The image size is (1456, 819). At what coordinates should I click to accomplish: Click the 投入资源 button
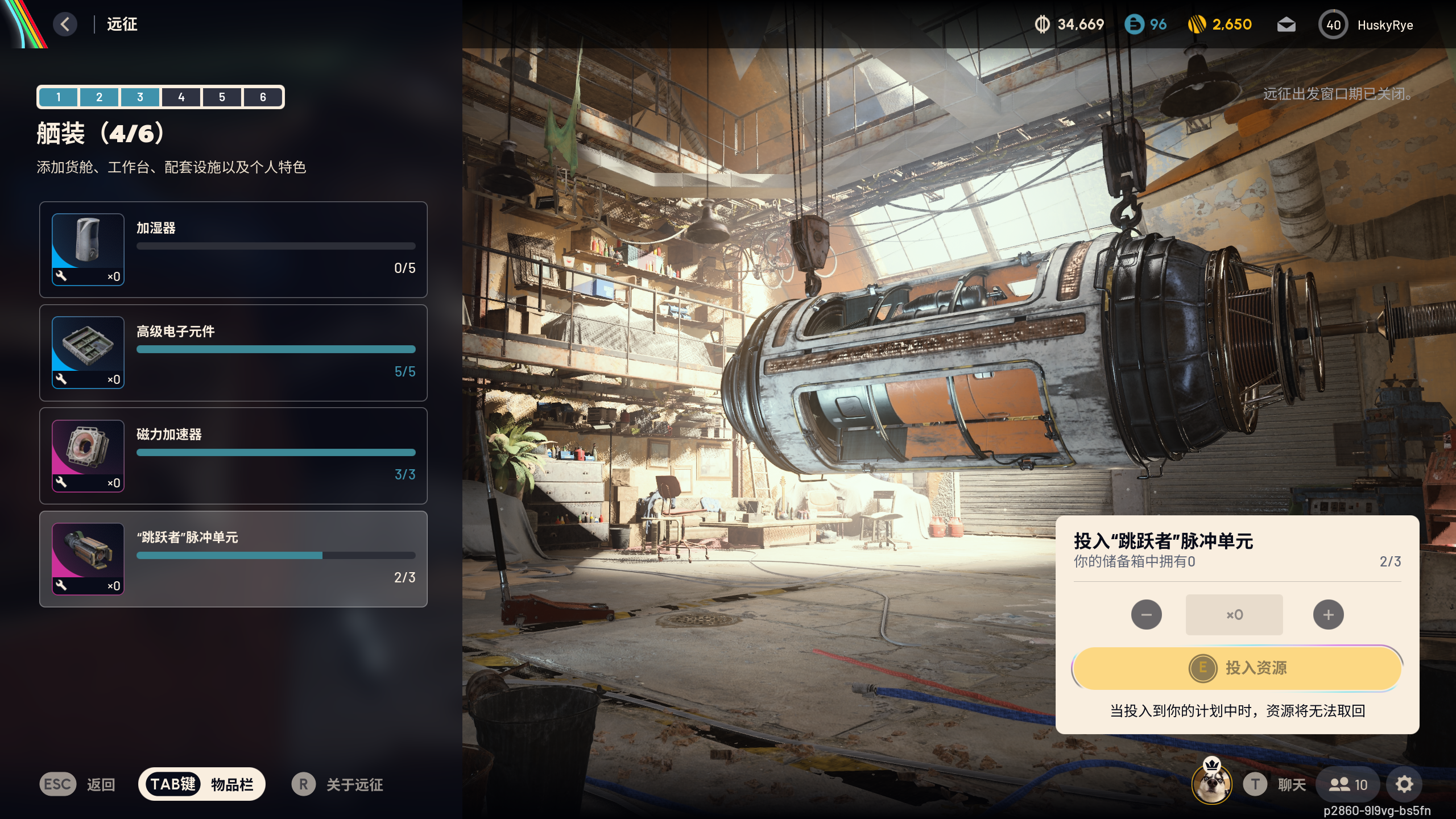(x=1237, y=668)
